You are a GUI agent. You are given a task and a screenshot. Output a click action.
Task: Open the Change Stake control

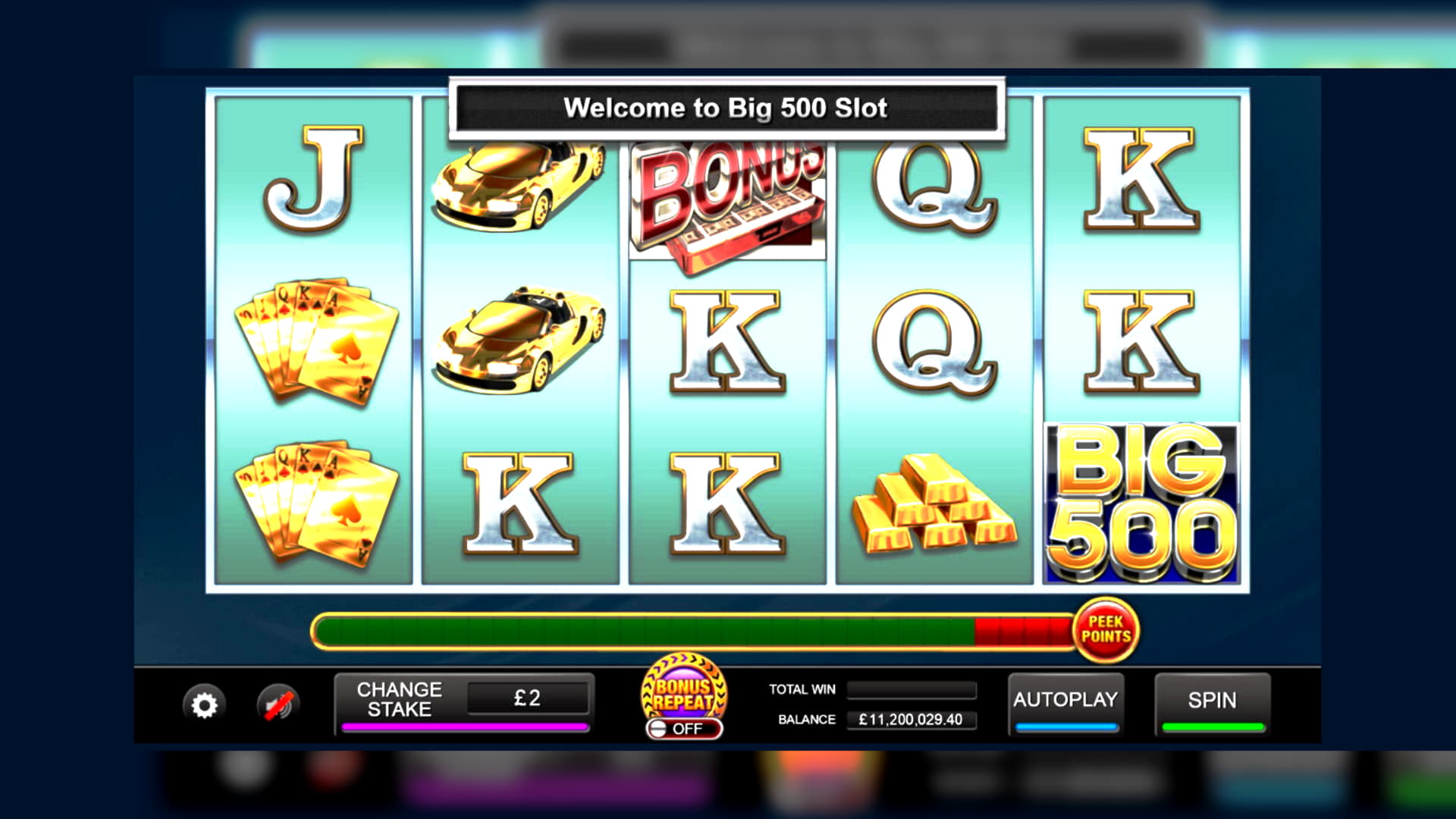pyautogui.click(x=400, y=700)
